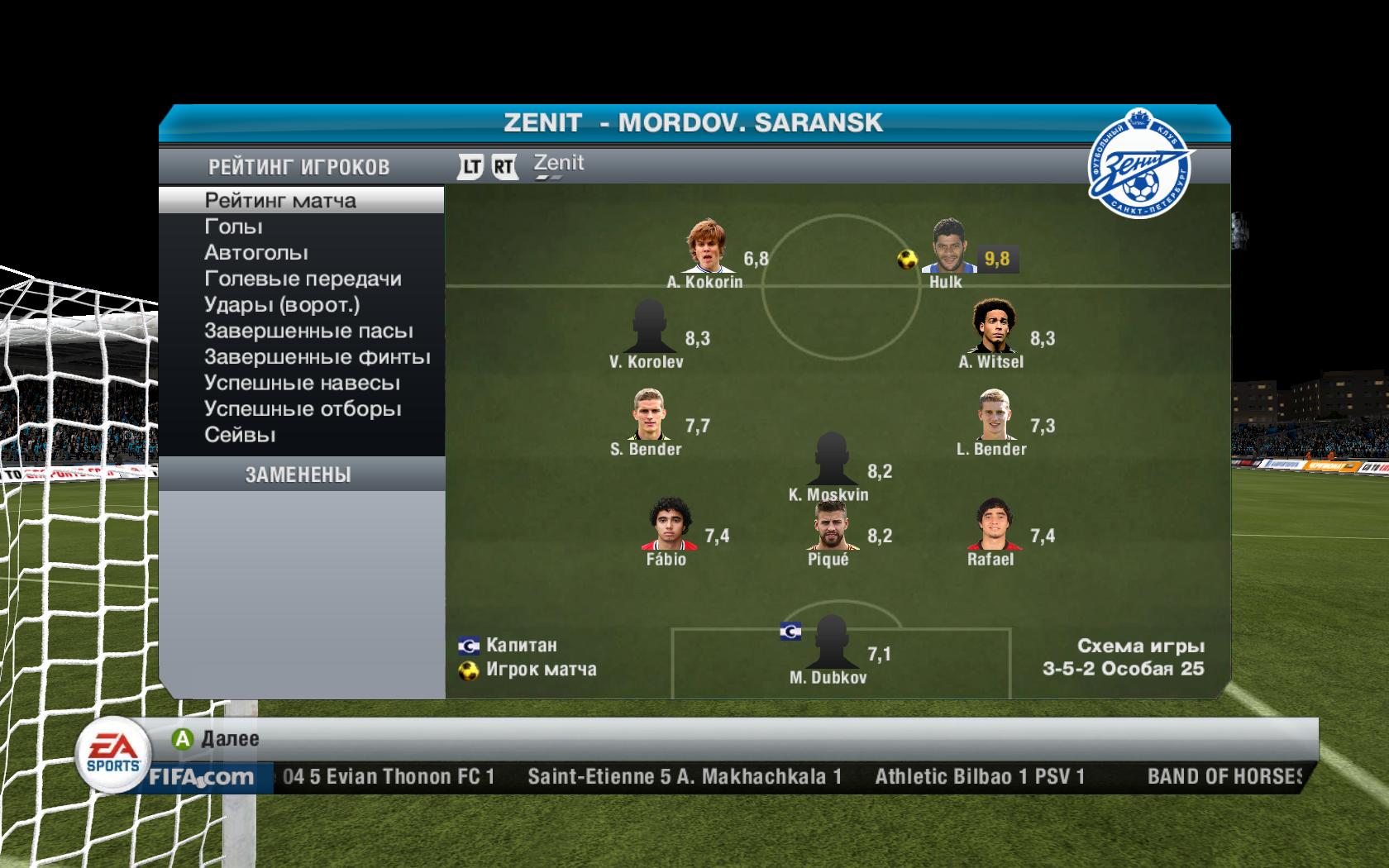
Task: Open the "Сейвы" statistics entry
Action: tap(240, 435)
